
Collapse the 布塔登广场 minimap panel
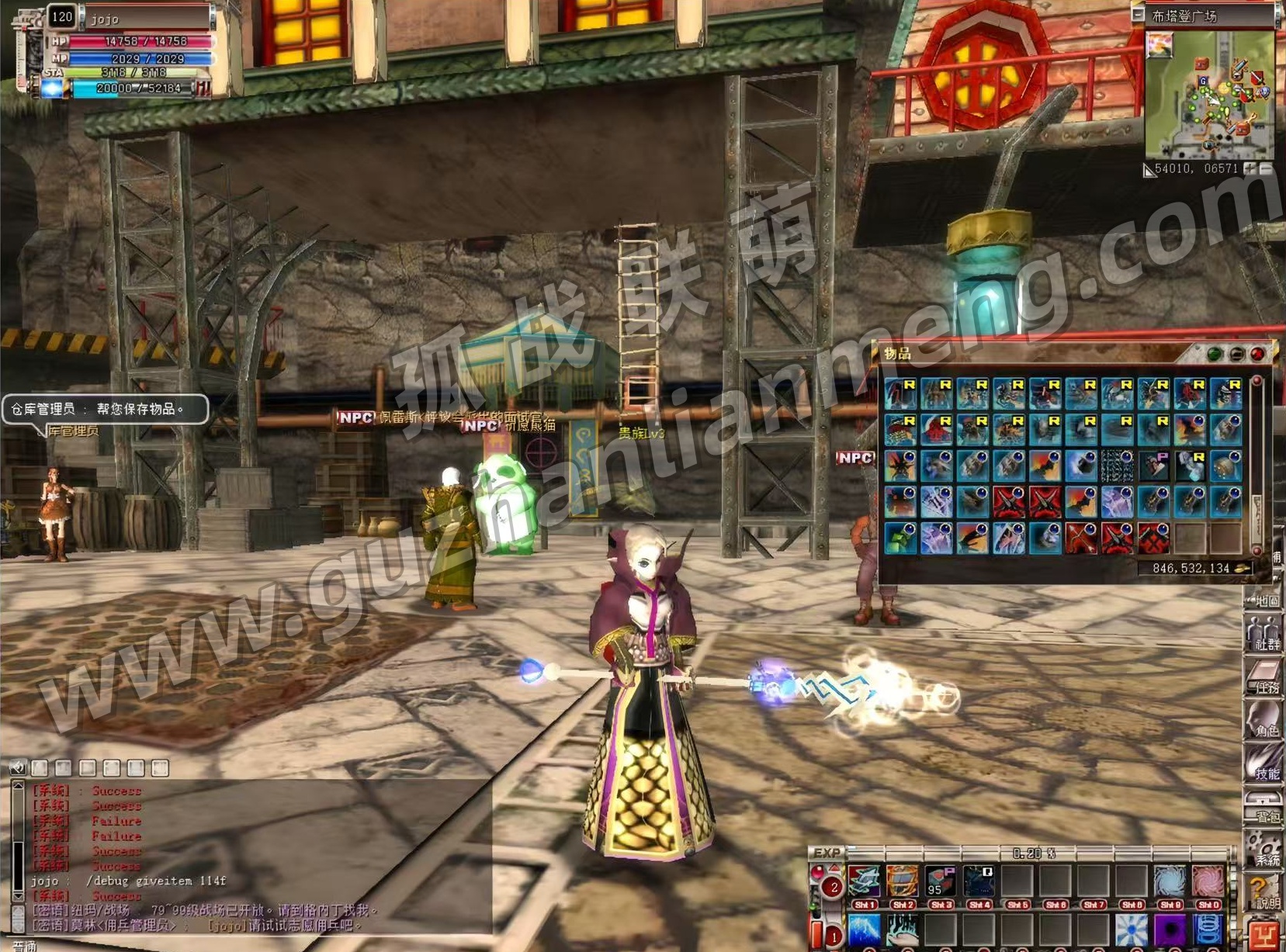coord(1139,15)
